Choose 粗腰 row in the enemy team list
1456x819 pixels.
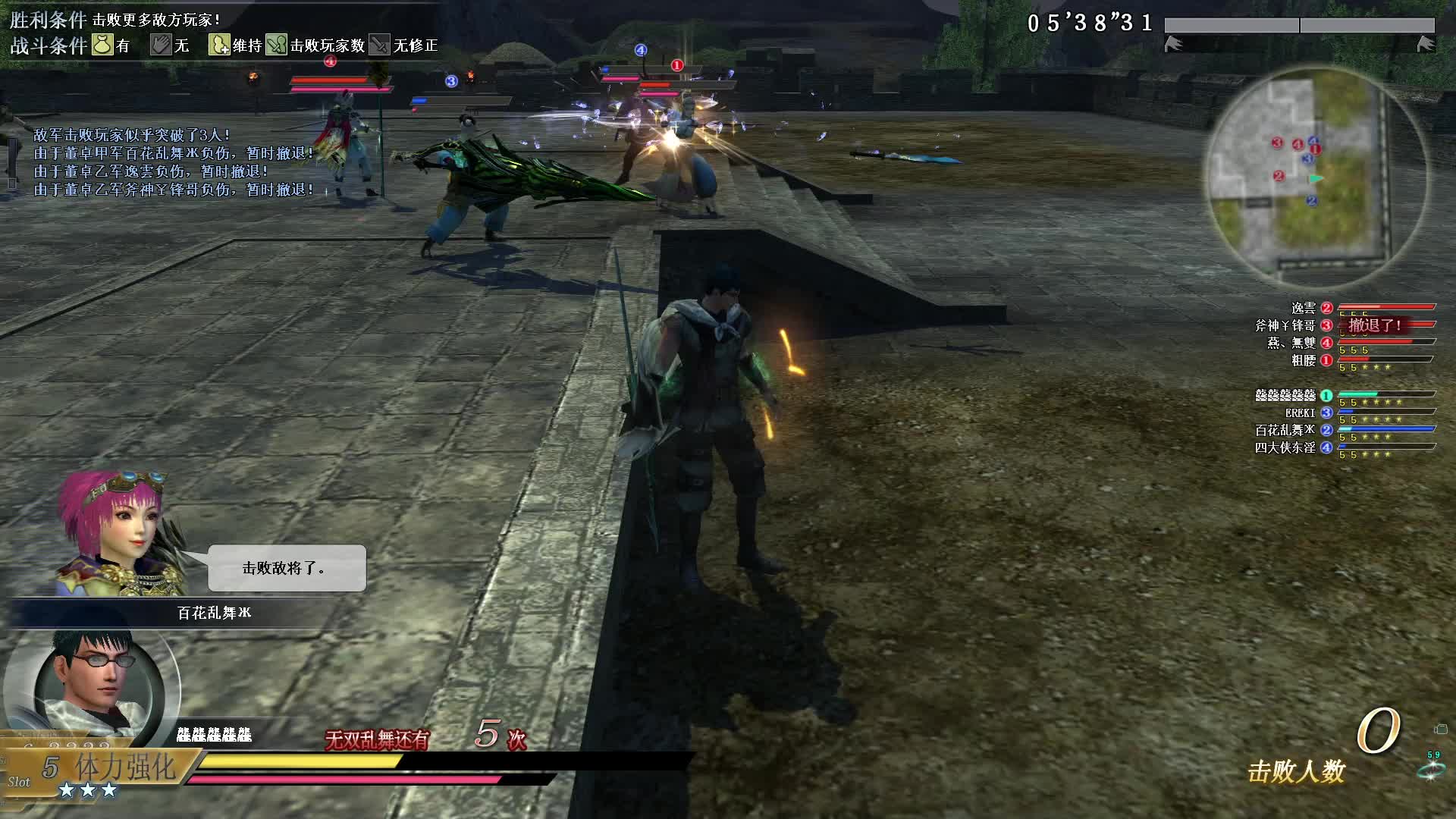(x=1303, y=361)
